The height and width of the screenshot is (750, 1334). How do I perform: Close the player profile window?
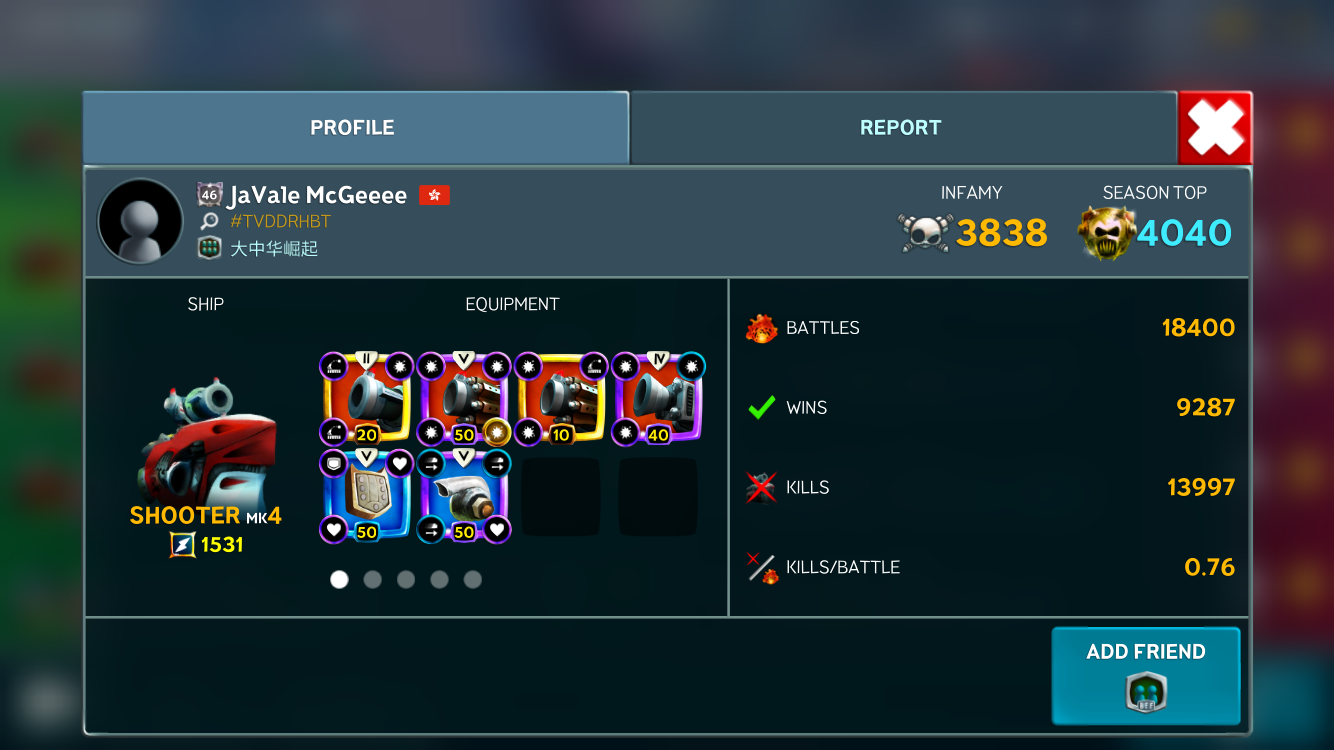1215,128
